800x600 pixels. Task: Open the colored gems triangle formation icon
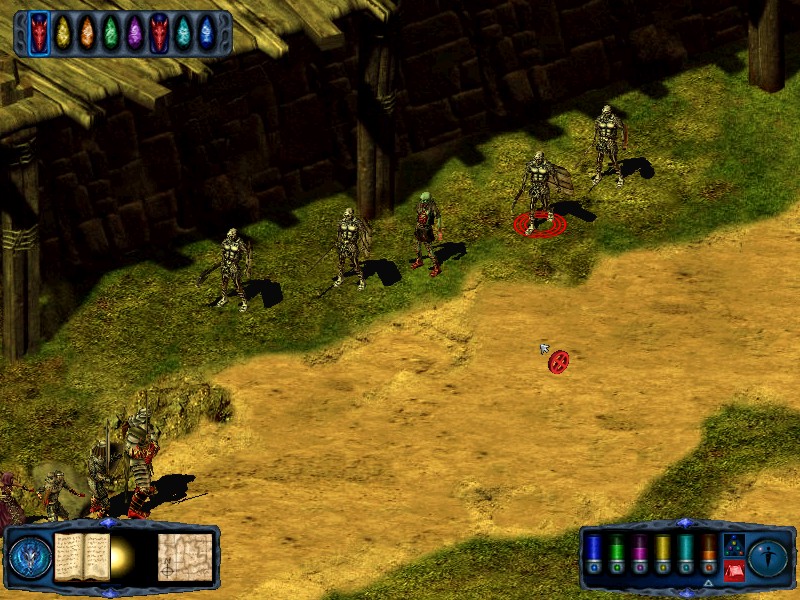(x=734, y=545)
